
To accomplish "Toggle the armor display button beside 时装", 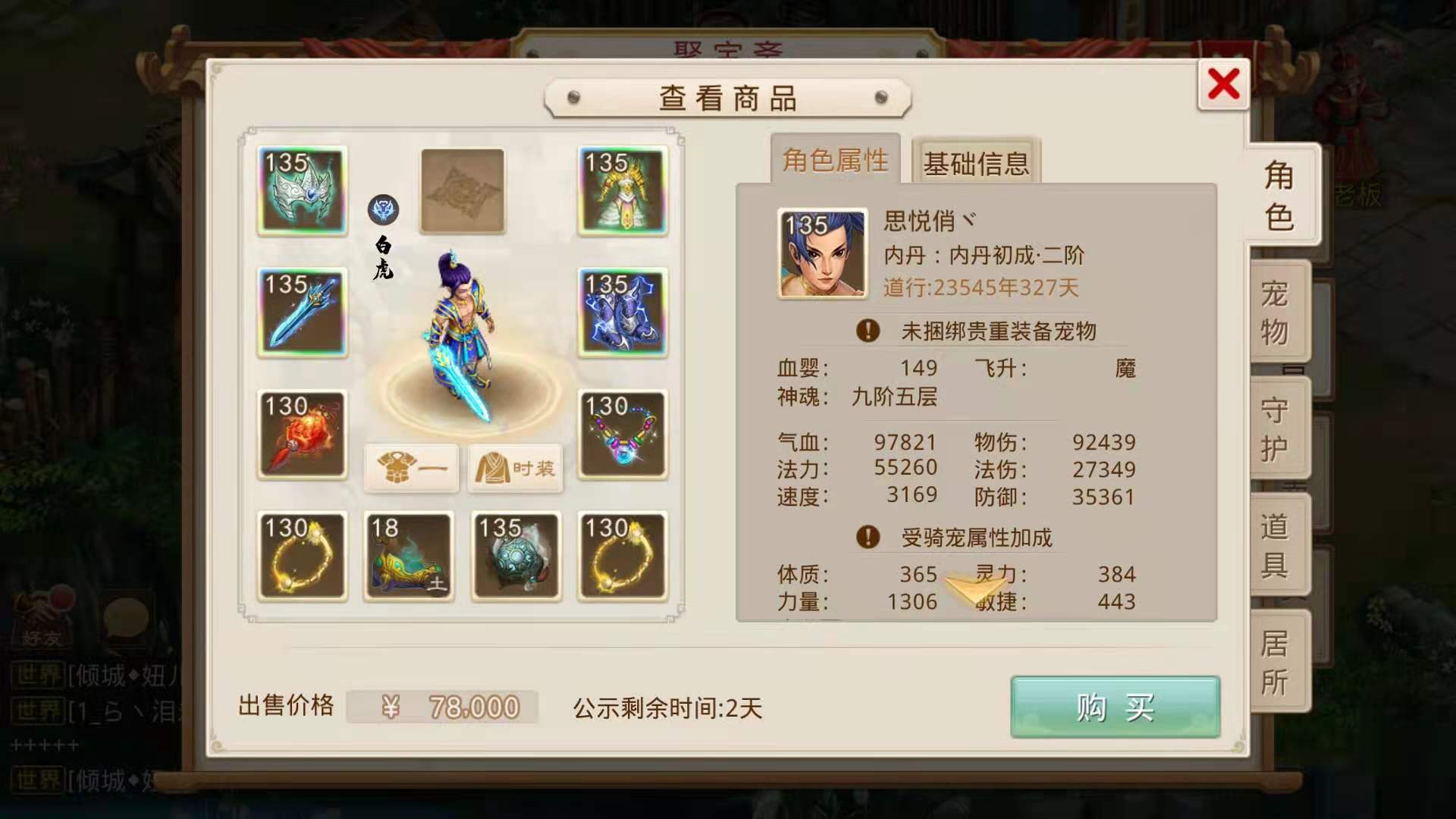I will pos(411,469).
